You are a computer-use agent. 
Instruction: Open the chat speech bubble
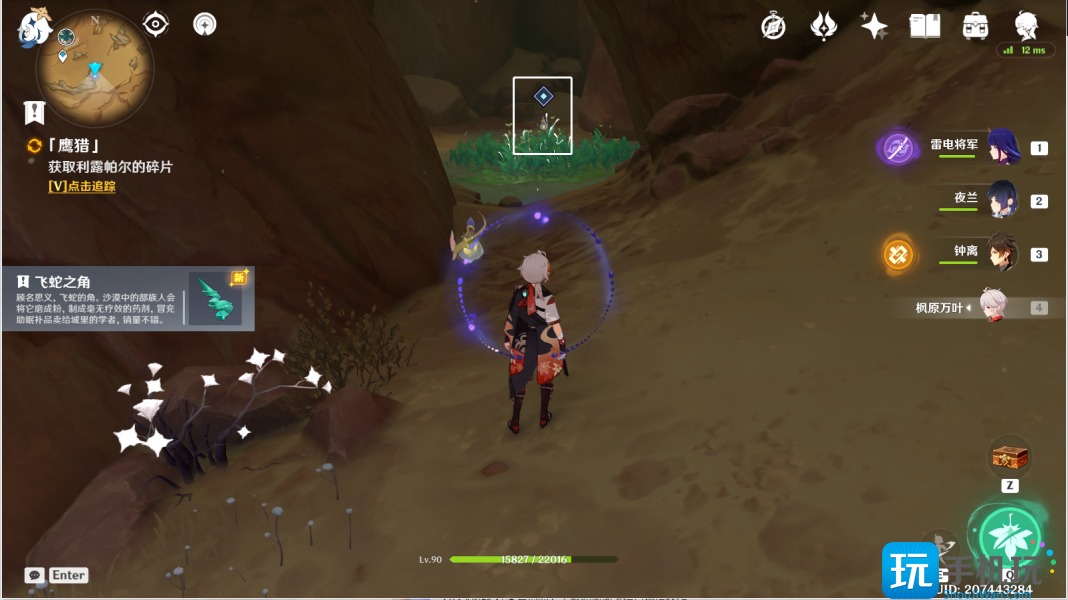(x=35, y=575)
